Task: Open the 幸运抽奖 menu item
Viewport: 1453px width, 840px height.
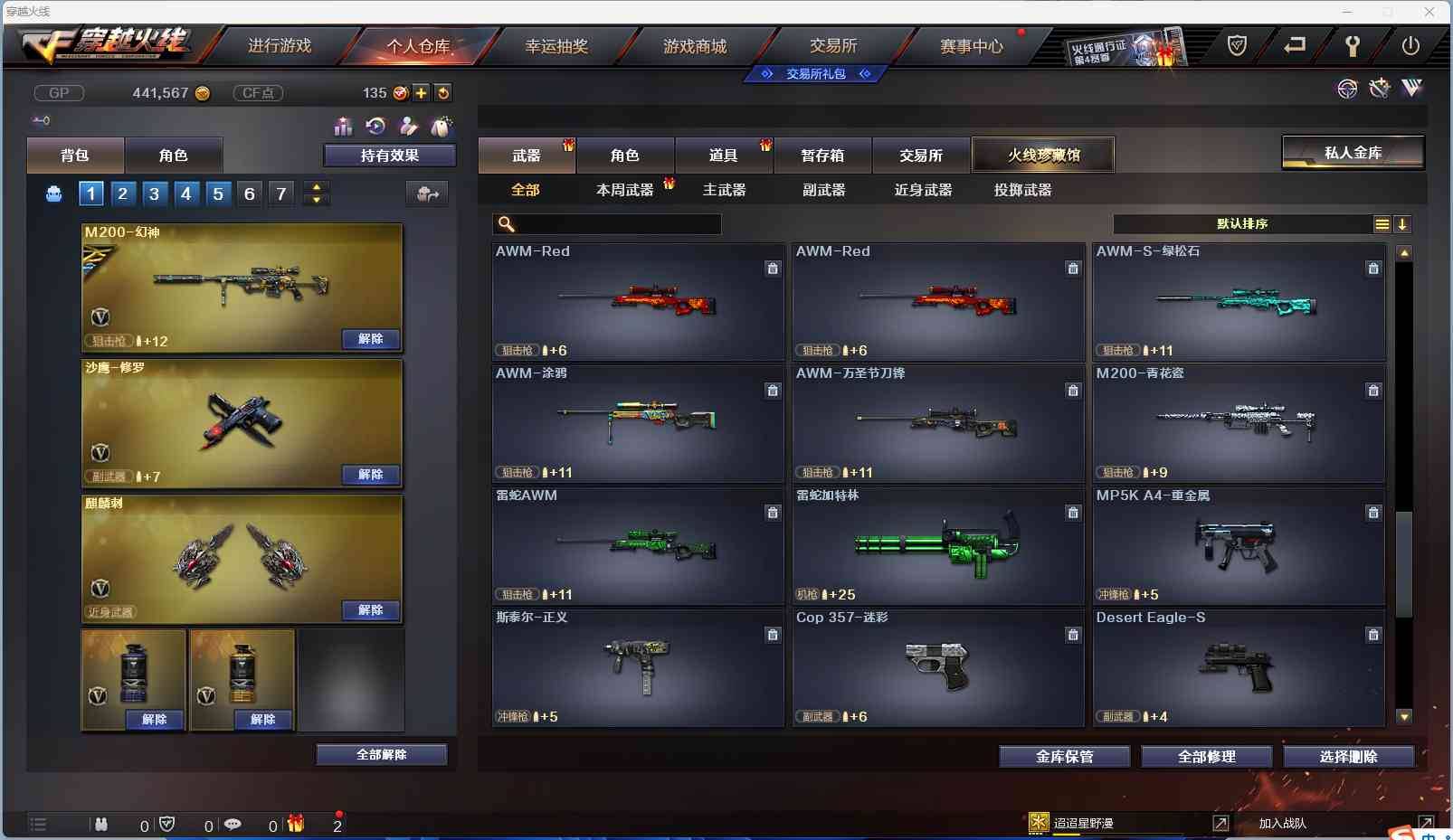Action: click(x=557, y=45)
